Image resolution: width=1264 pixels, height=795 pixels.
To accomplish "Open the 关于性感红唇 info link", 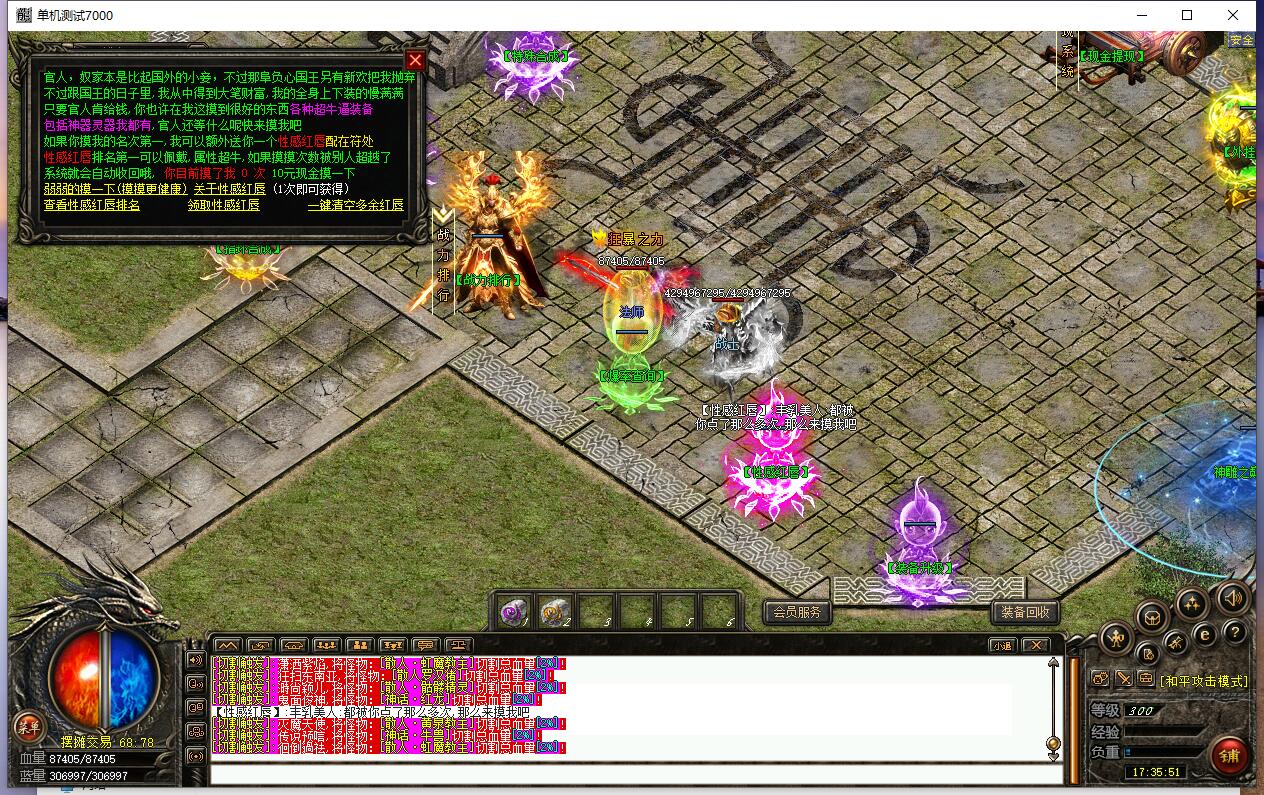I will pos(229,189).
